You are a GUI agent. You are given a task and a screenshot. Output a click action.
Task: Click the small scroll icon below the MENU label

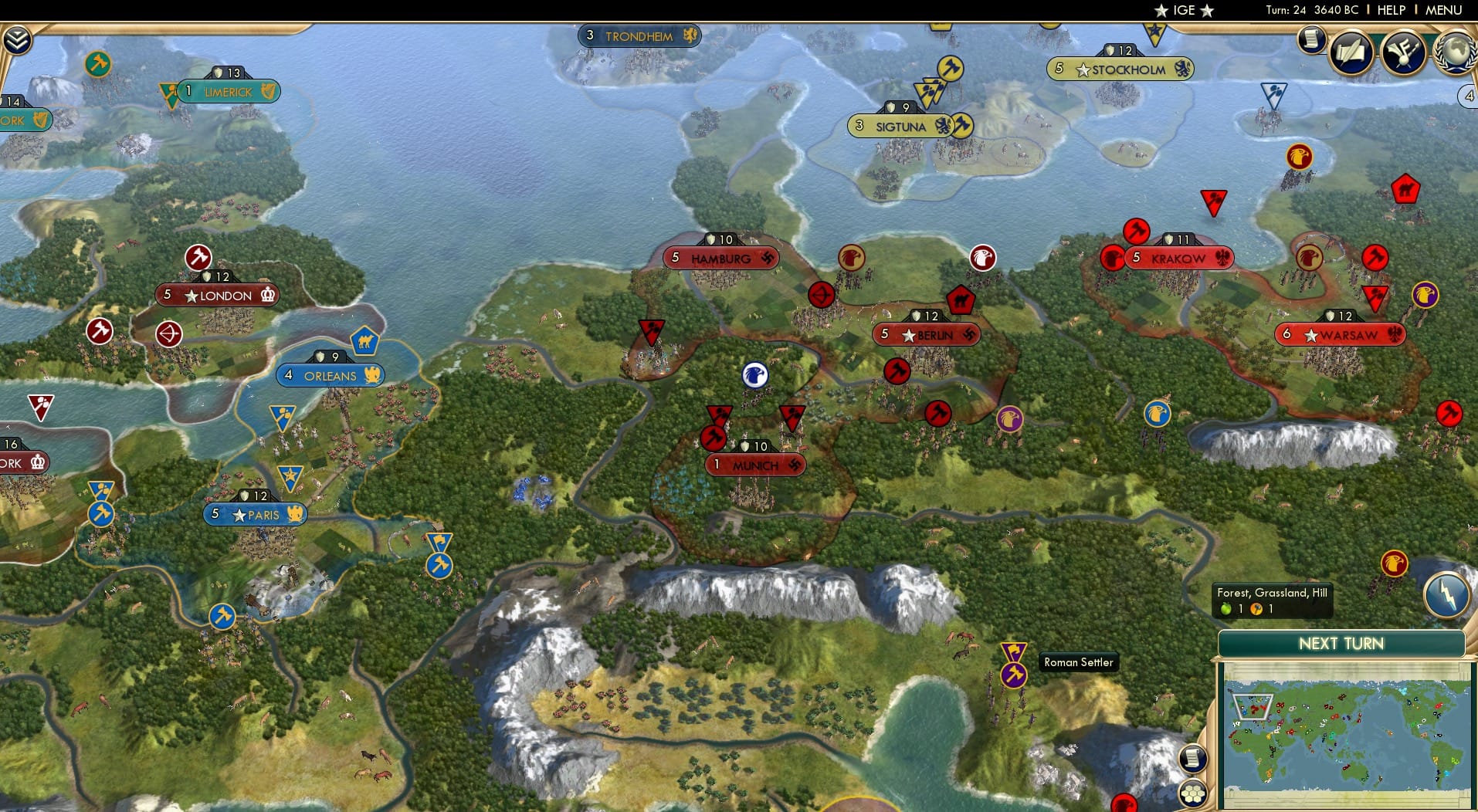coord(1310,41)
